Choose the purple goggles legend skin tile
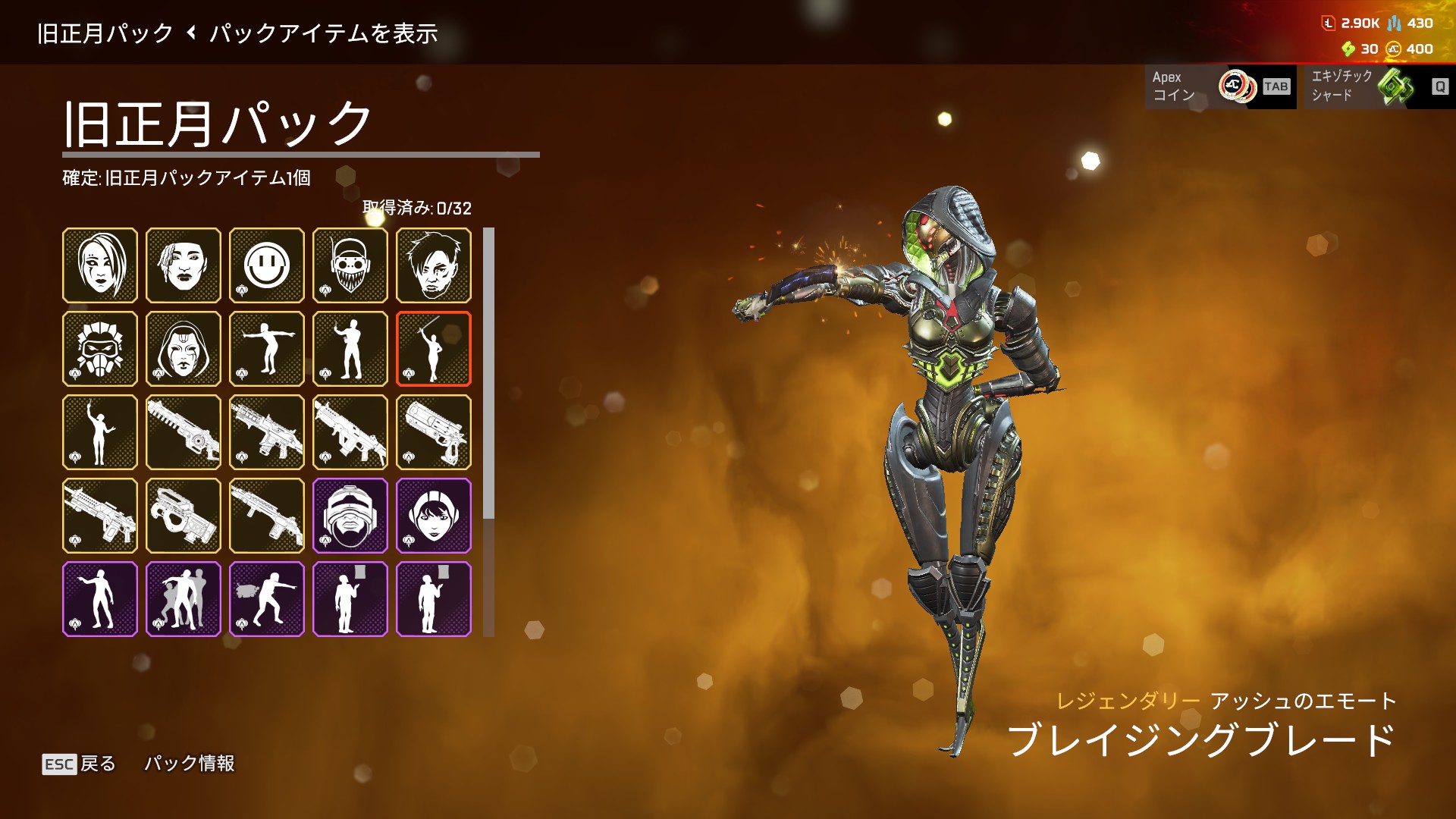 tap(350, 516)
